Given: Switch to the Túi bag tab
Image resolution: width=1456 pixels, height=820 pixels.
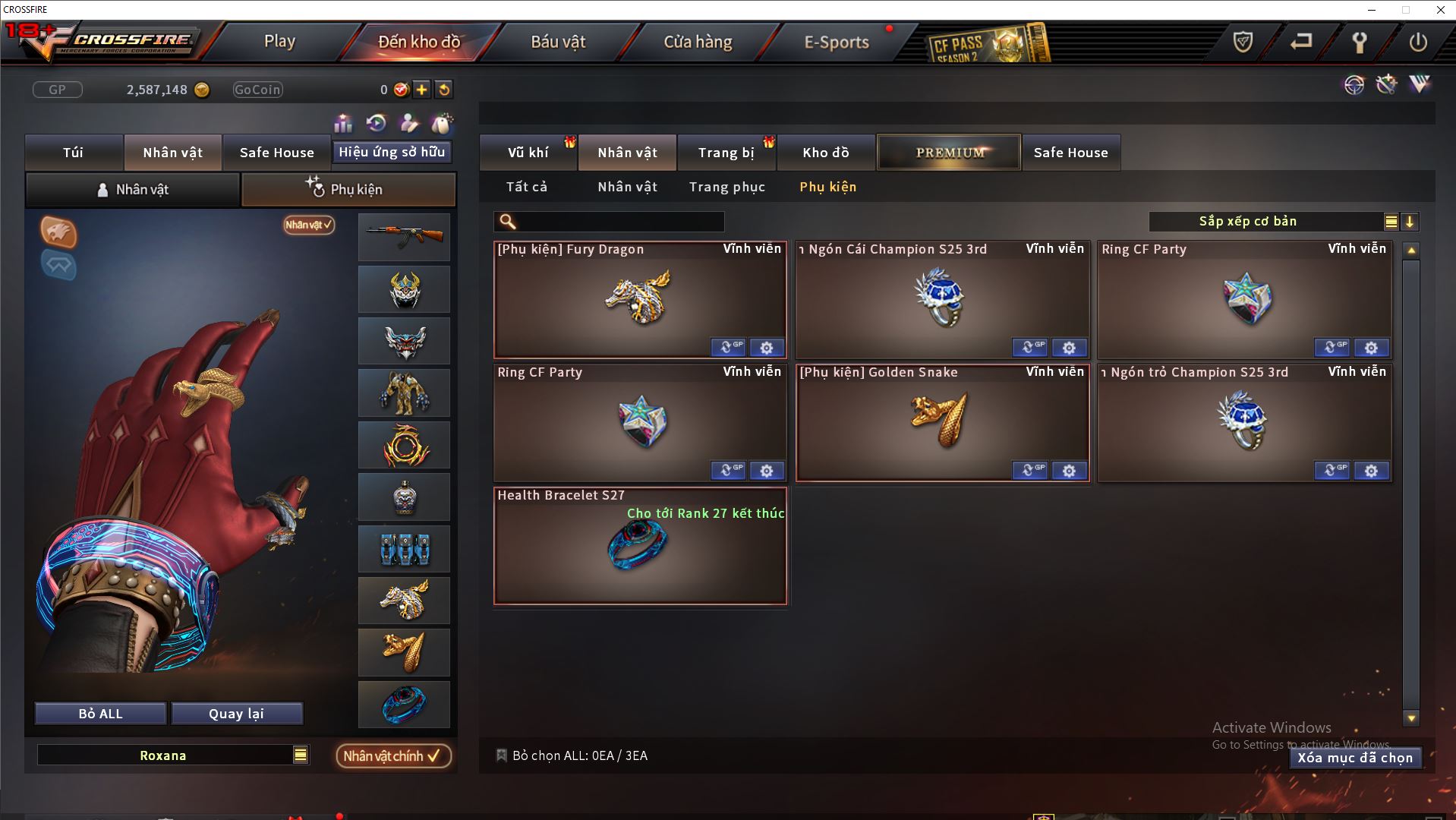Looking at the screenshot, I should pos(74,153).
